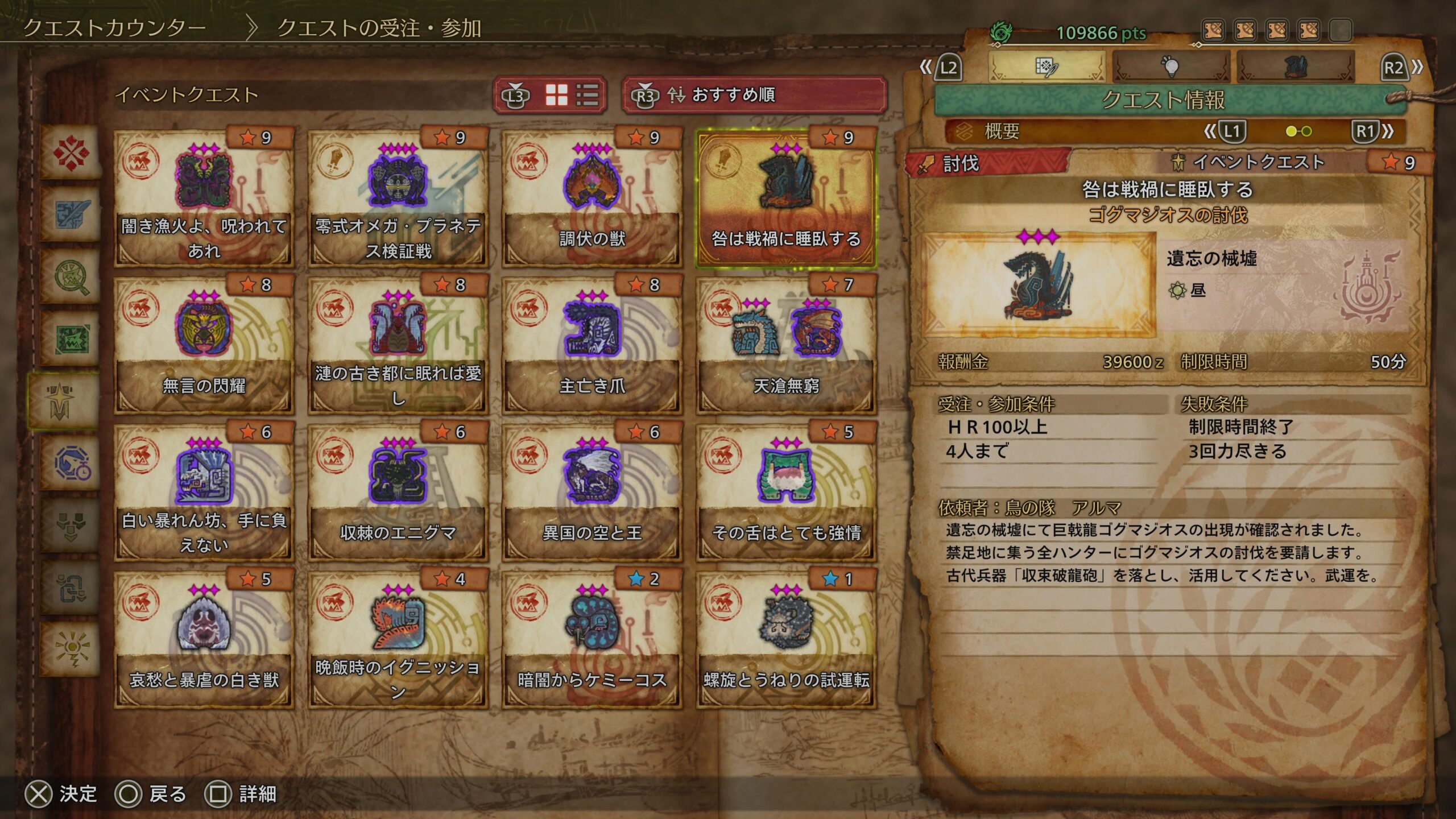Select the 暗闇からケミーコス quest tile

tap(591, 639)
